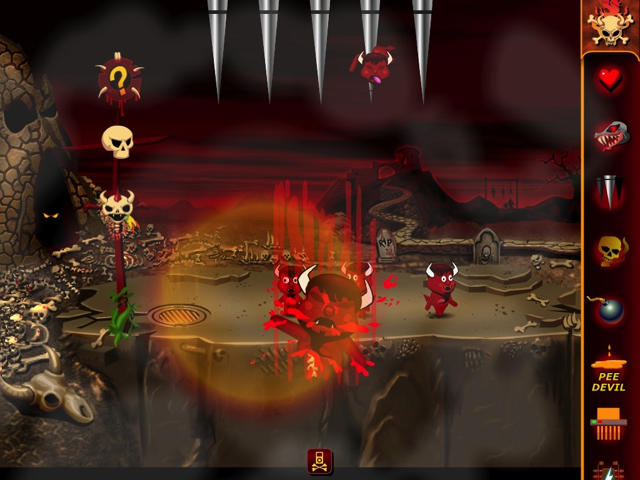Click the music player crossbones button
The width and height of the screenshot is (640, 480).
tap(320, 461)
